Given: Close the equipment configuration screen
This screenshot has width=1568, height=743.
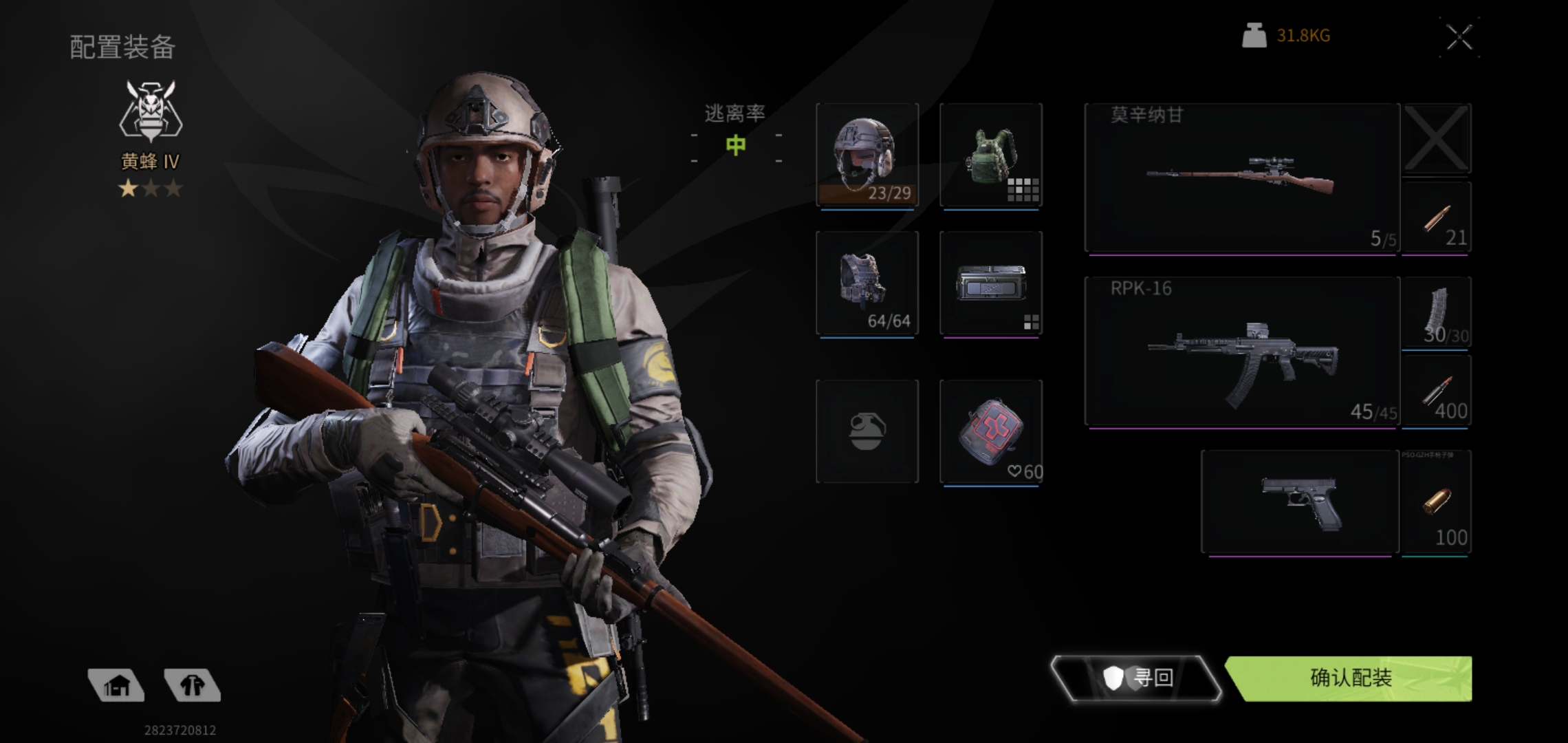Looking at the screenshot, I should tap(1459, 38).
